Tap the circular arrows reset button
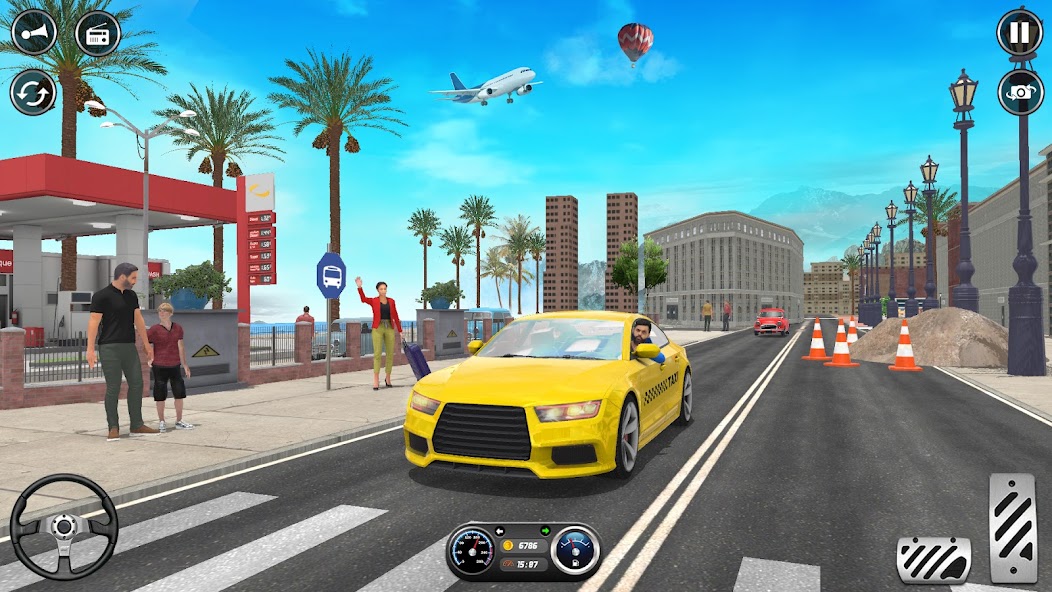 [33, 93]
